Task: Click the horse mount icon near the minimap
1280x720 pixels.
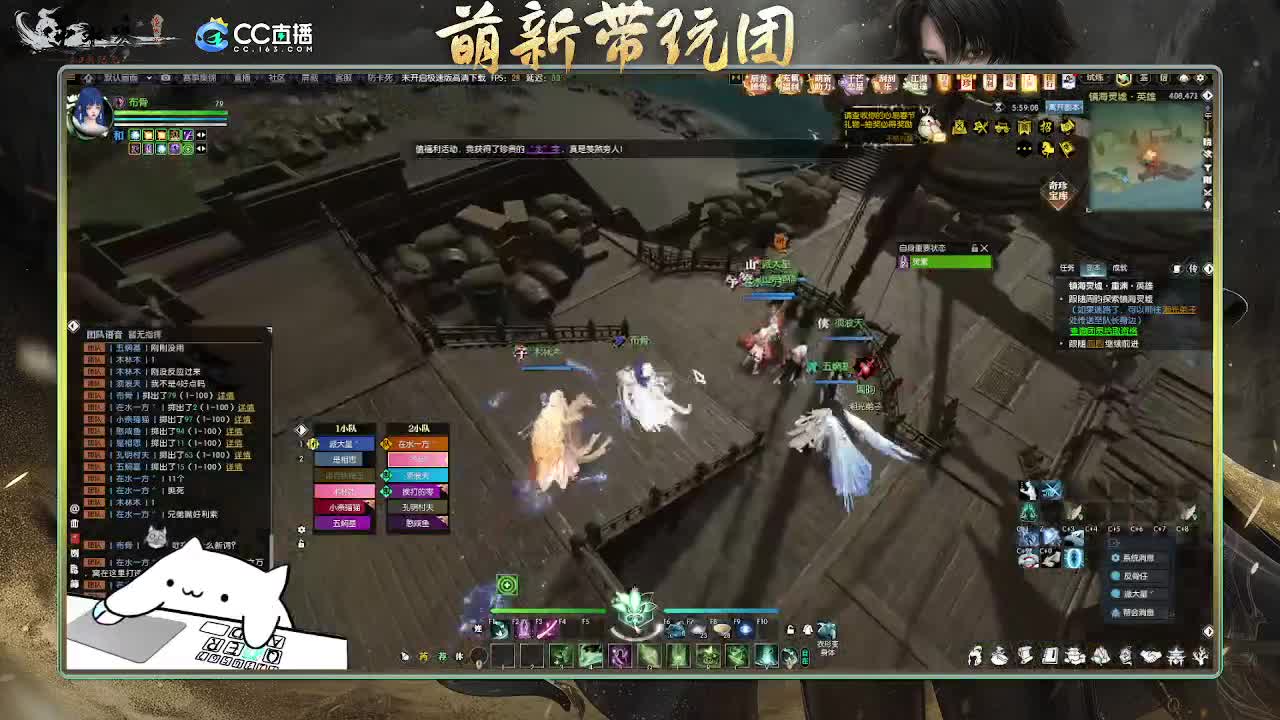Action: [1047, 150]
